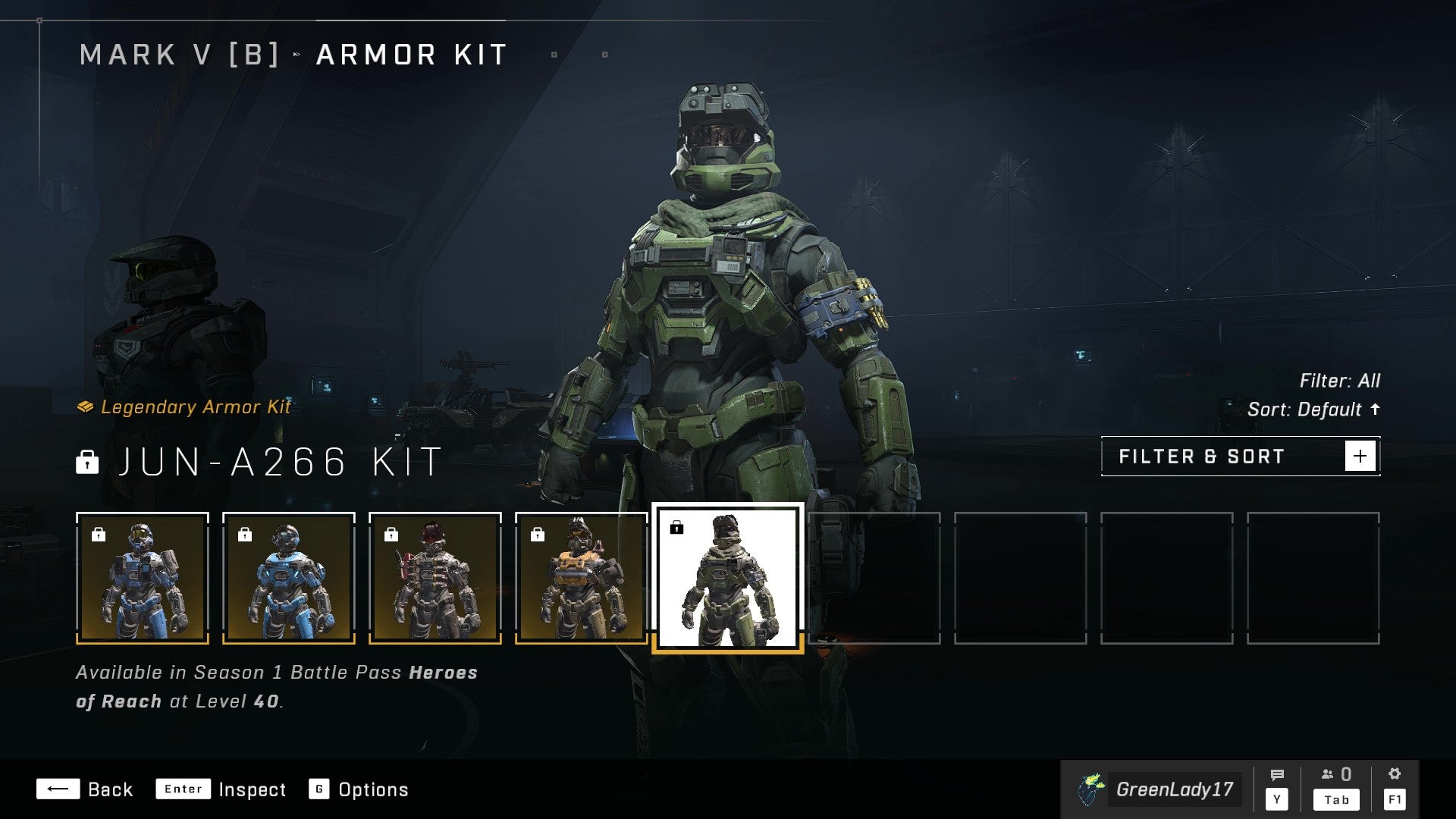Open the Filter: All dropdown
The height and width of the screenshot is (819, 1456).
[1341, 381]
